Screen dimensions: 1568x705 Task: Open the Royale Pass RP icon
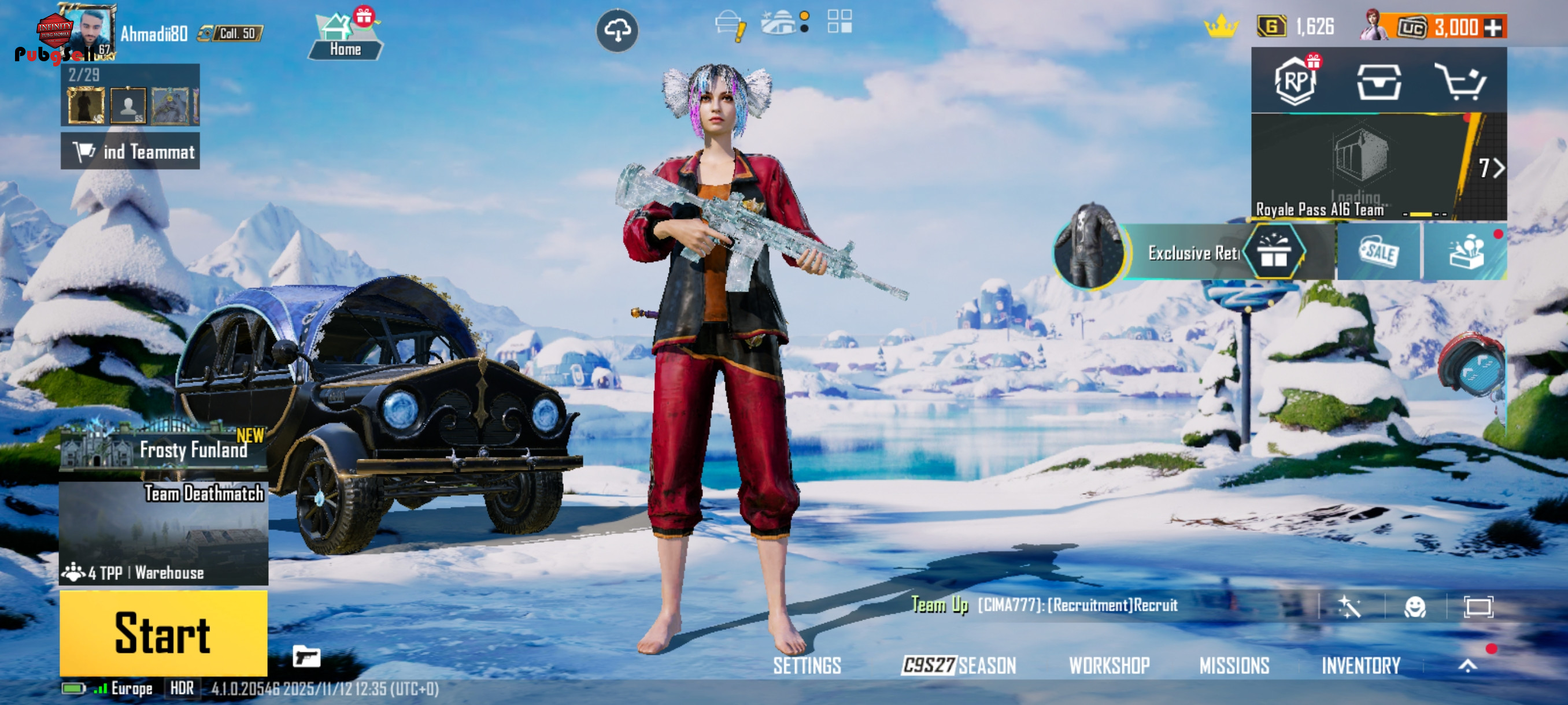tap(1295, 81)
